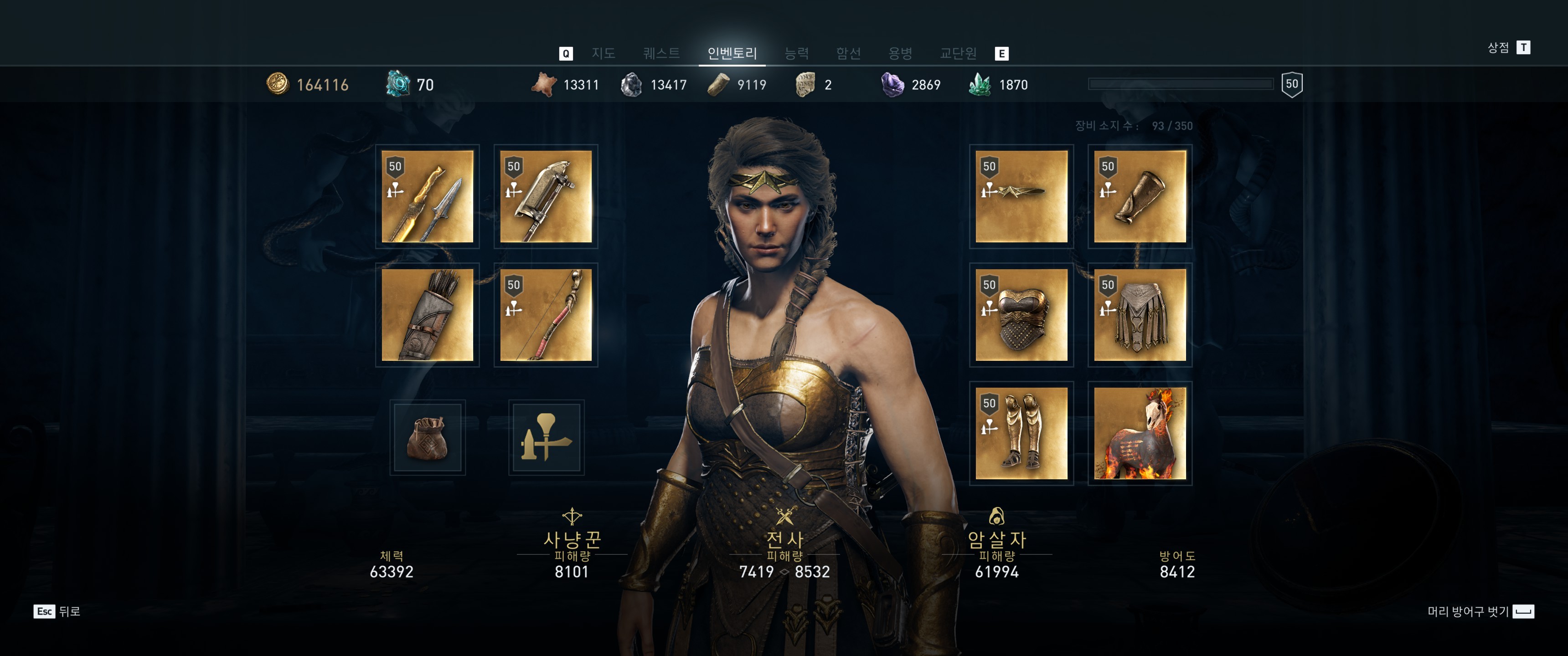Switch to the 용병 mercenaries tab
Image resolution: width=1568 pixels, height=656 pixels.
(x=900, y=53)
